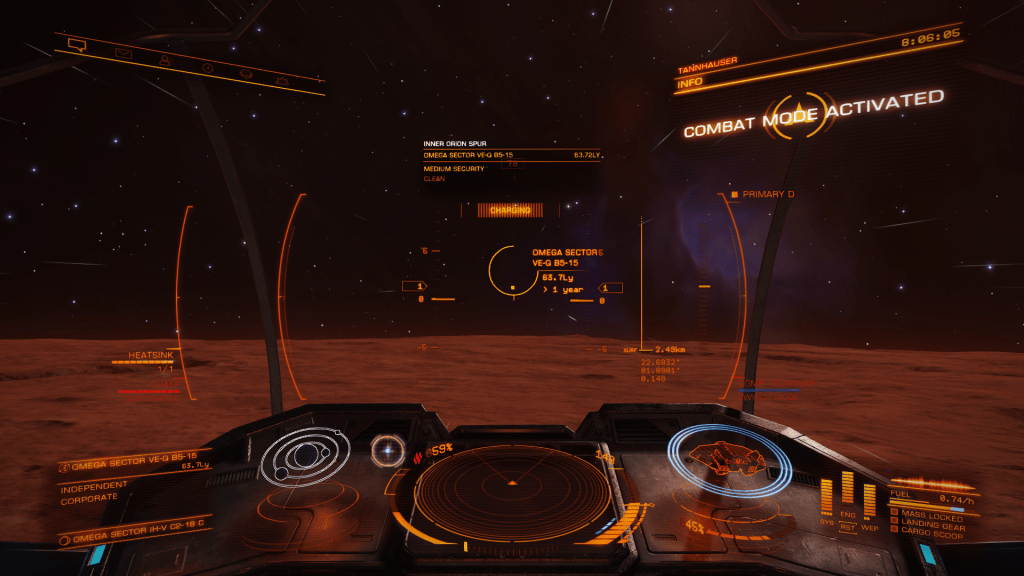Reset power distribution with RST
The height and width of the screenshot is (576, 1024).
click(848, 525)
